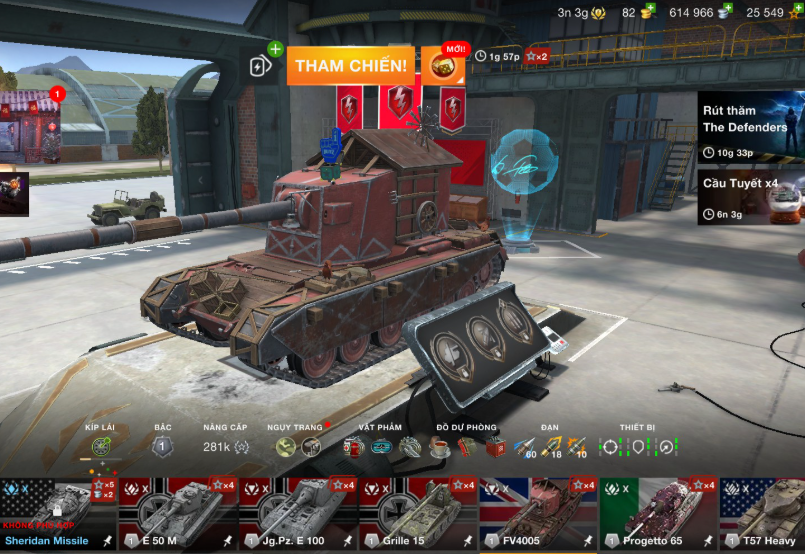Open the Ngụy trang camouflage options
The height and width of the screenshot is (554, 805).
point(298,447)
